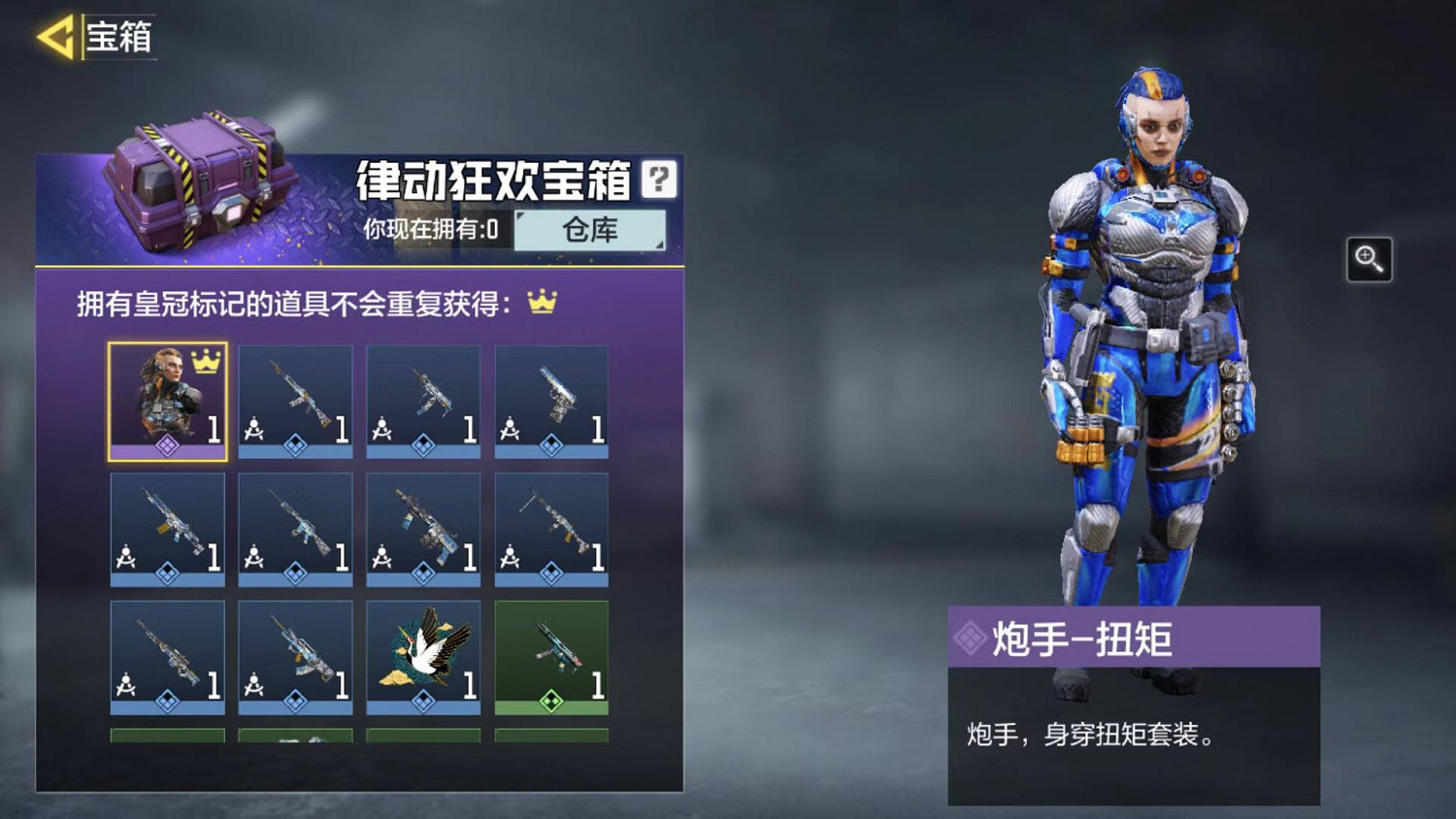The height and width of the screenshot is (819, 1456).
Task: Select the green rarity SMG skin card
Action: pos(551,655)
